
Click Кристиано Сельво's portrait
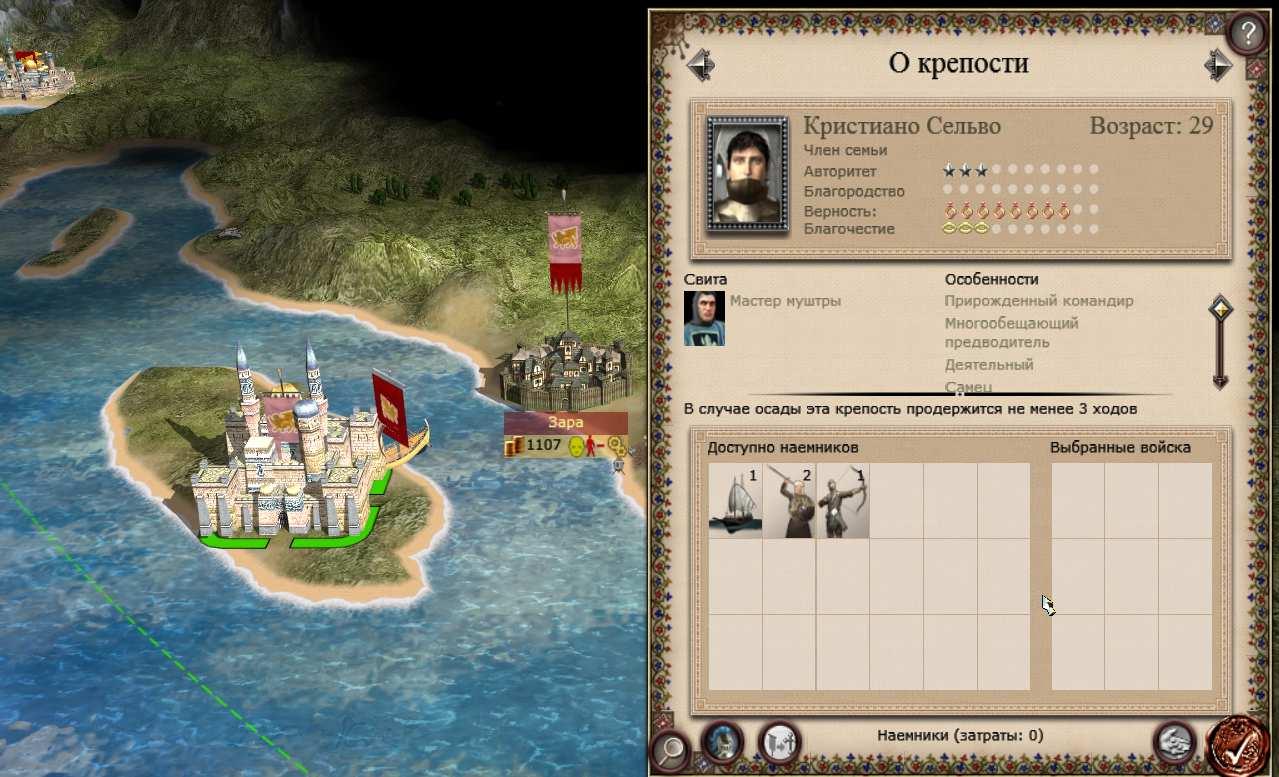(748, 174)
